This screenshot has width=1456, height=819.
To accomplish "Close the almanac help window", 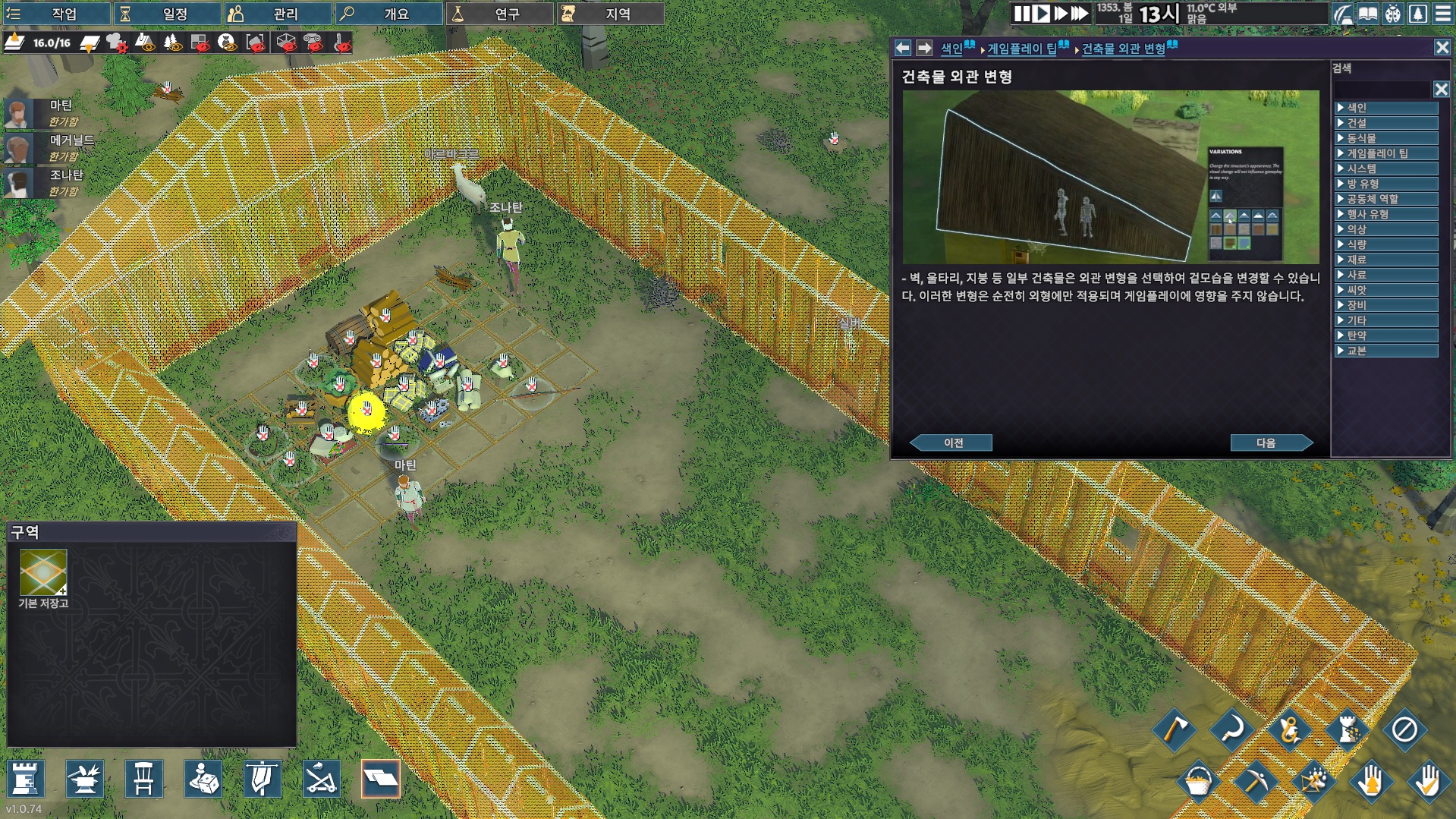I will 1442,48.
